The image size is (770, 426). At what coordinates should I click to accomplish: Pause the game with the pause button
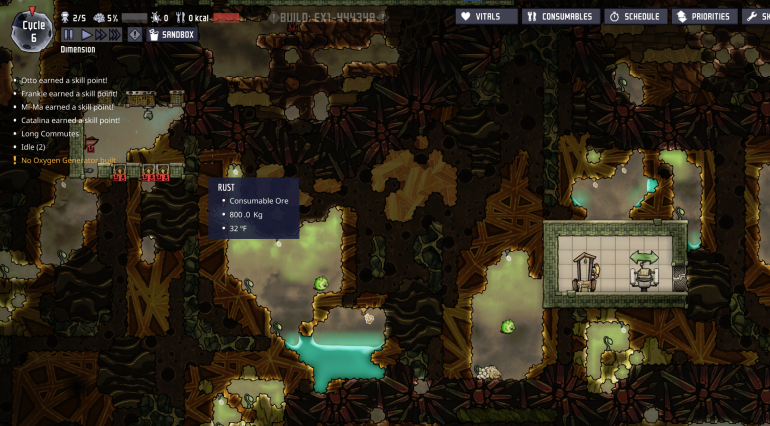69,35
